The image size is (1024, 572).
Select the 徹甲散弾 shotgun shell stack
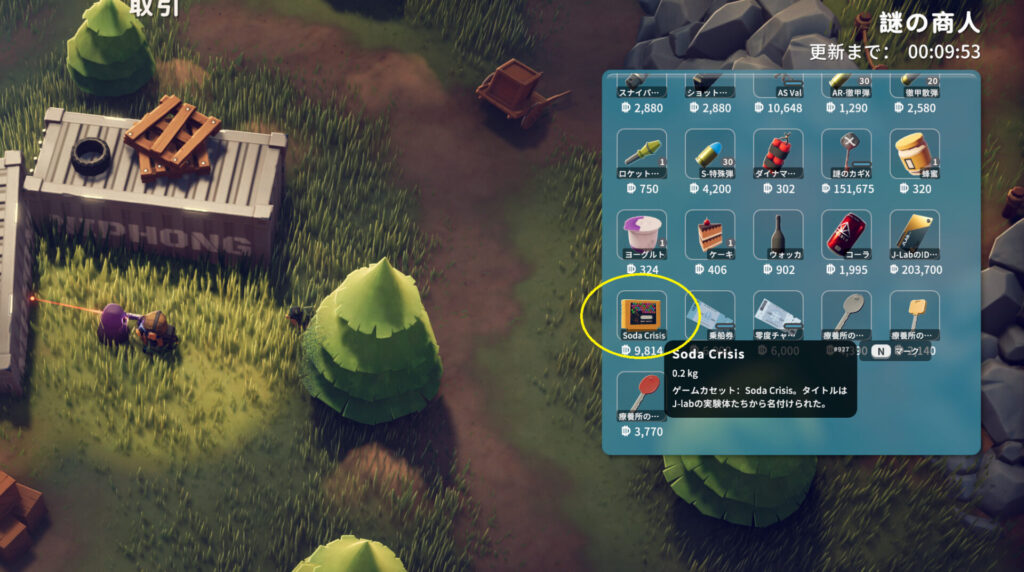click(914, 87)
